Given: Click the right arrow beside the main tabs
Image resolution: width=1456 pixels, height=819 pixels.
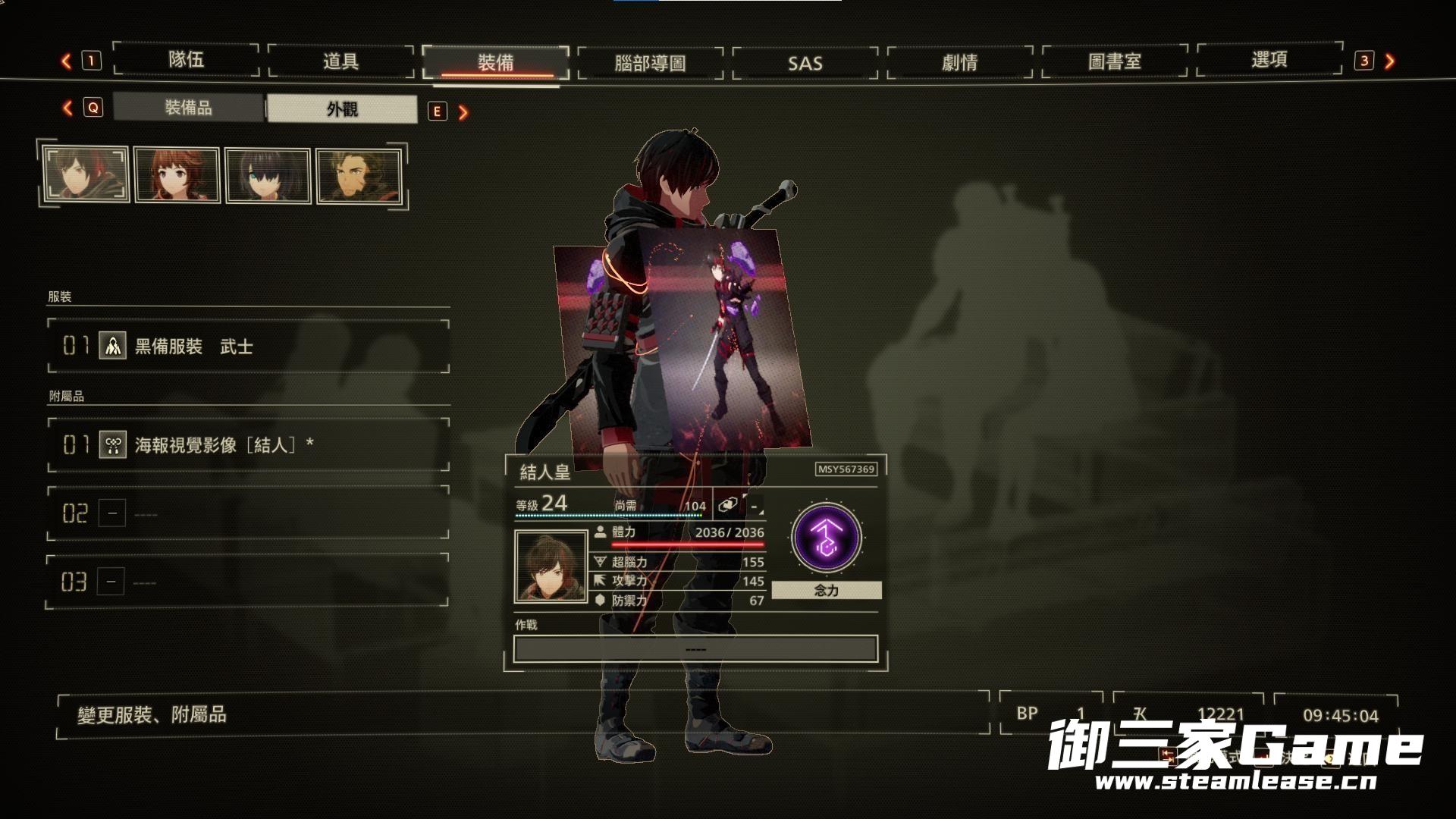Looking at the screenshot, I should [1389, 61].
